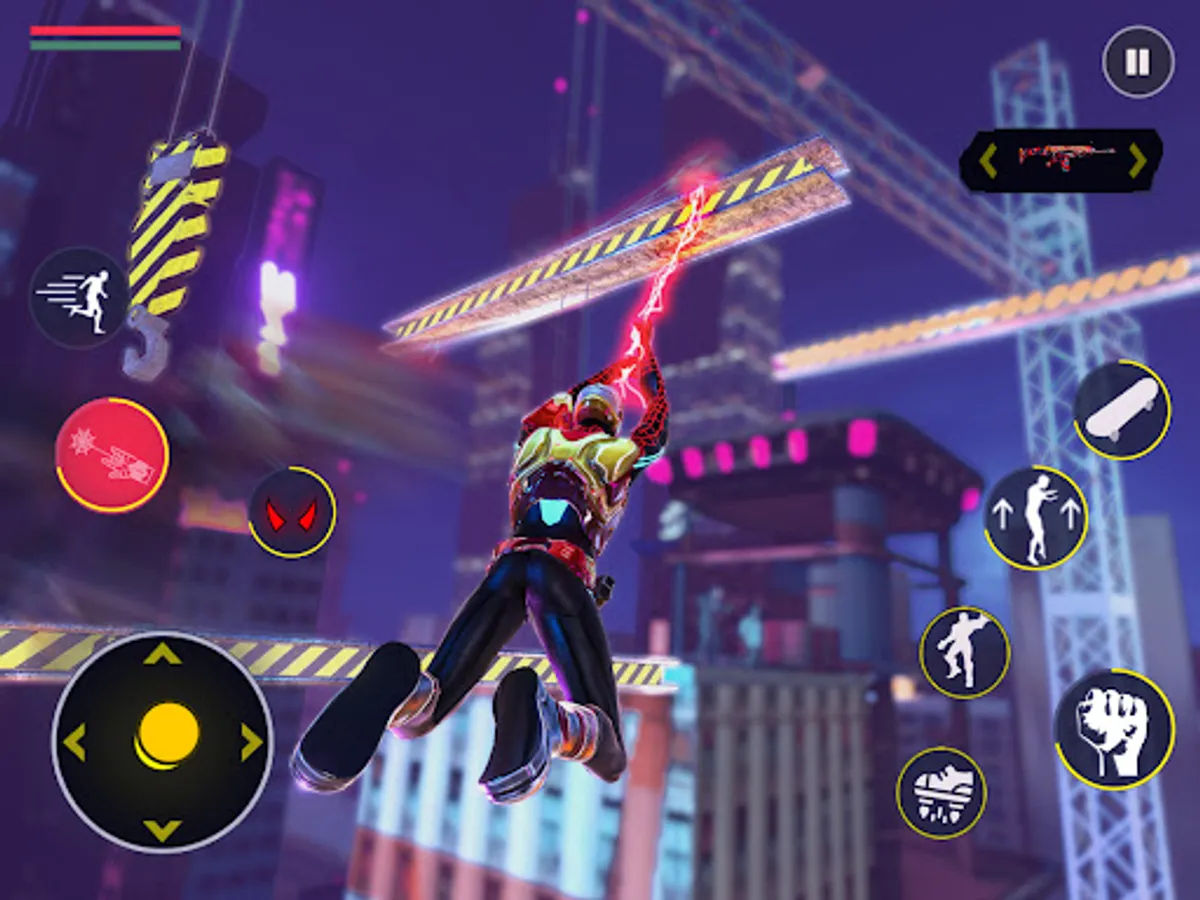Summon the skateboard
The image size is (1200, 900).
tap(1122, 410)
